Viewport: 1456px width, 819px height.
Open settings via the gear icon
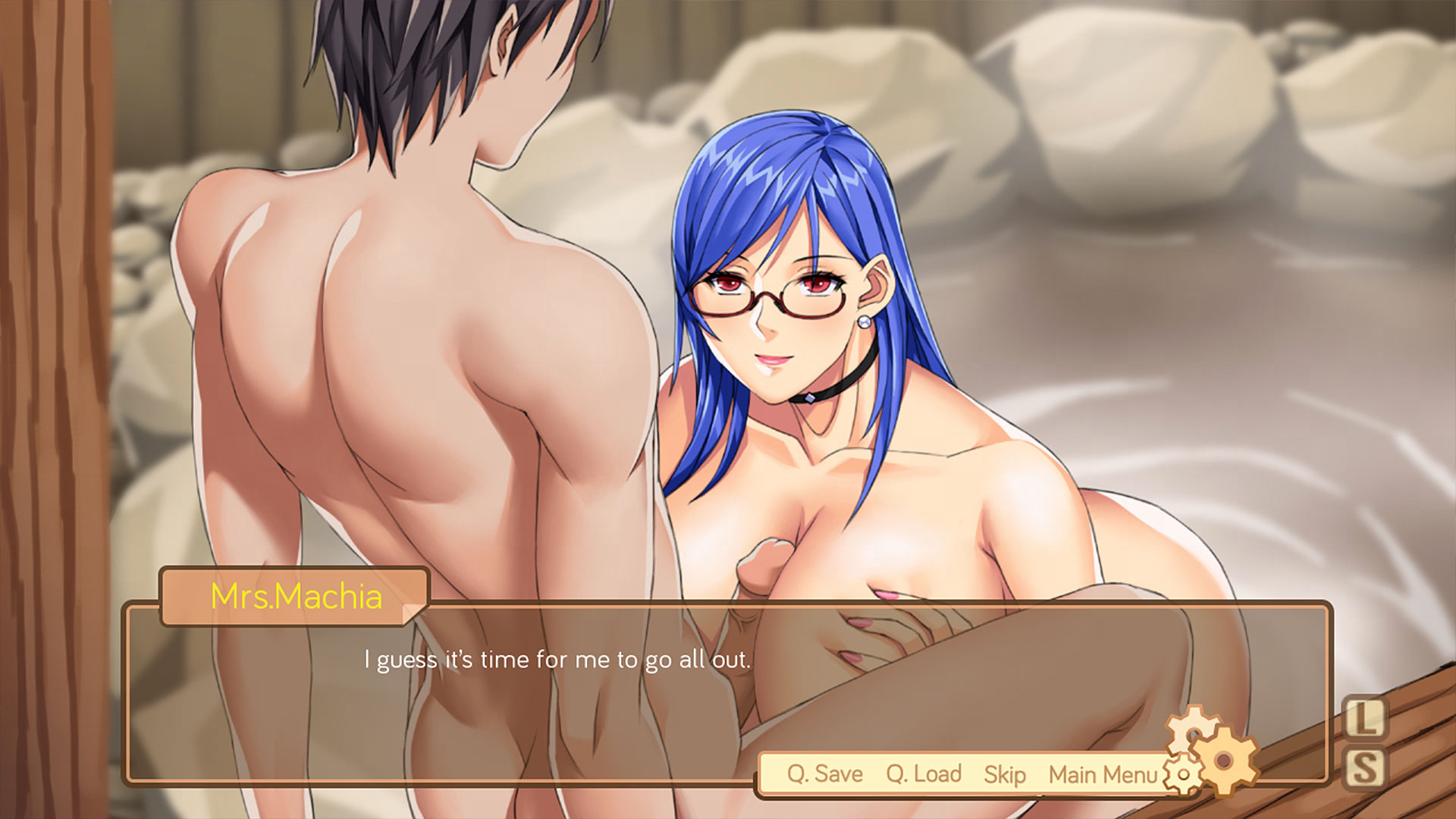1222,760
